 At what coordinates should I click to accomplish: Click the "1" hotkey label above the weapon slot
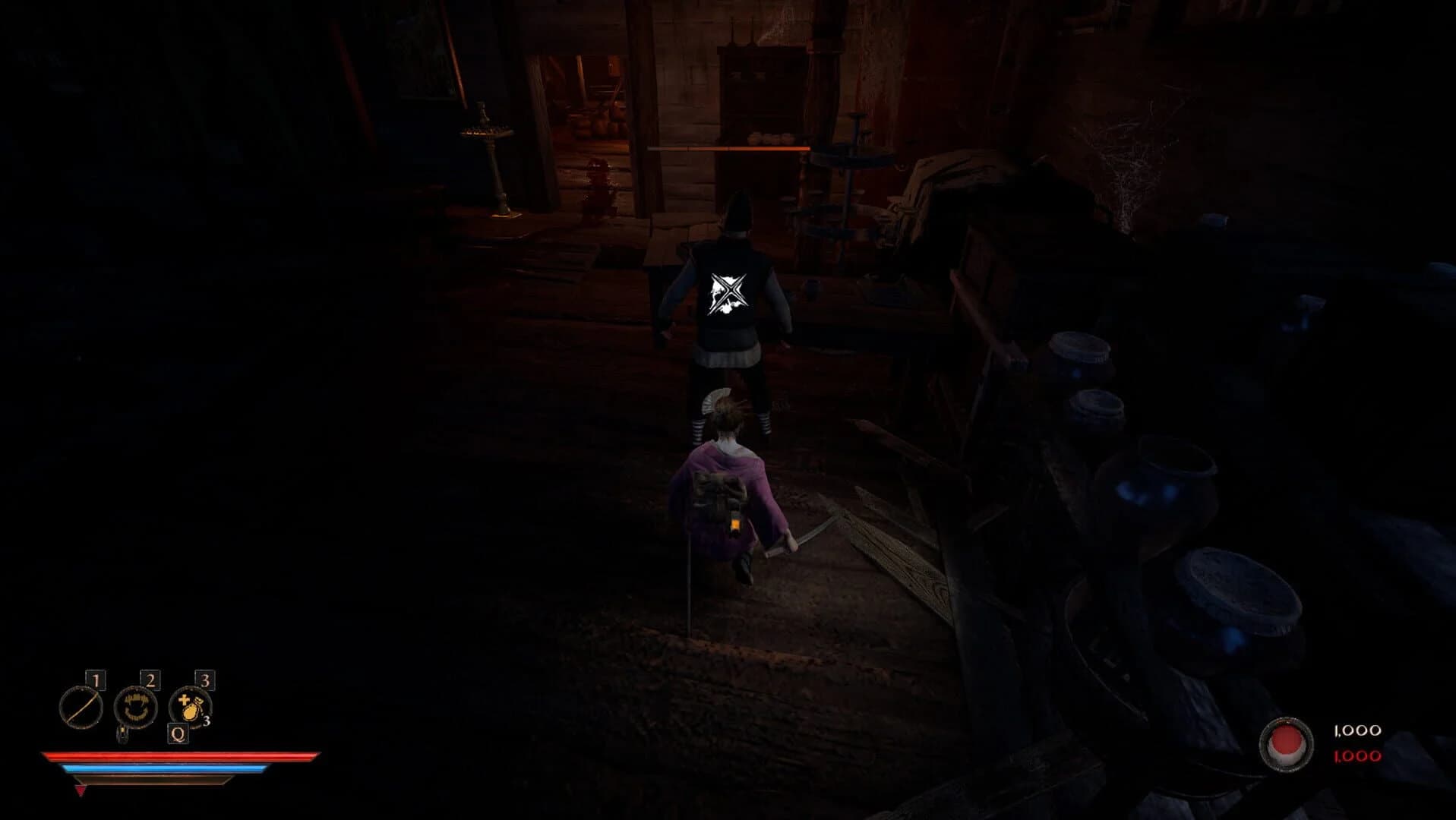click(x=97, y=680)
